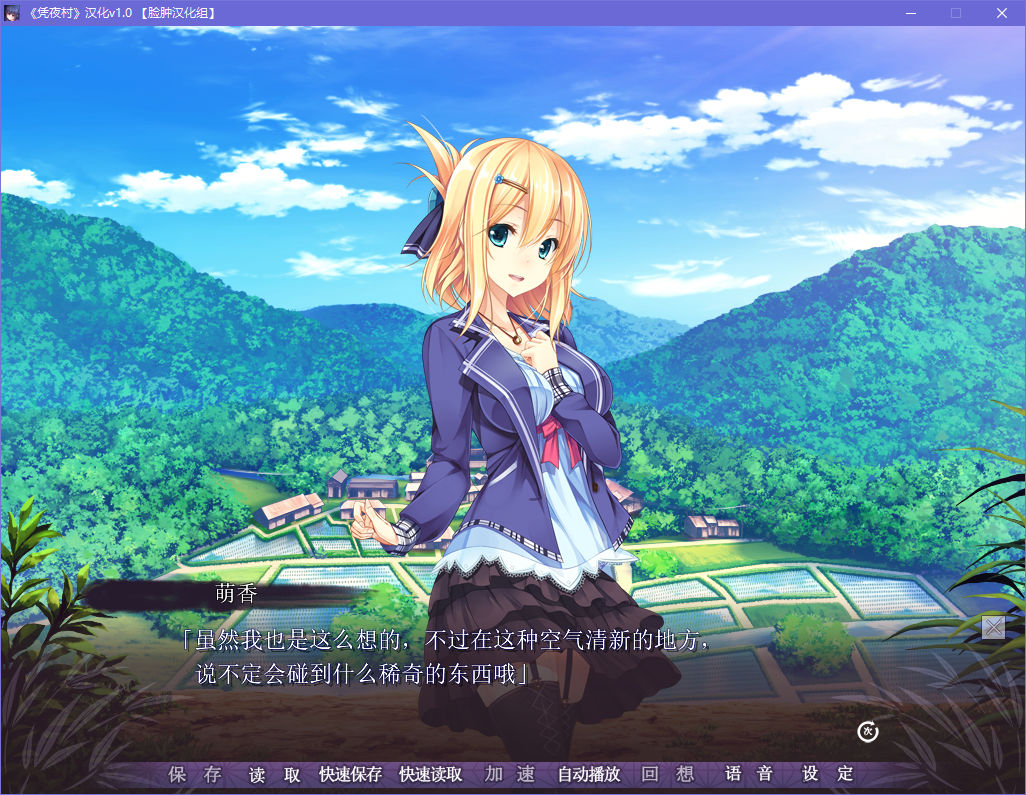Open the 回想 backlog

point(668,774)
